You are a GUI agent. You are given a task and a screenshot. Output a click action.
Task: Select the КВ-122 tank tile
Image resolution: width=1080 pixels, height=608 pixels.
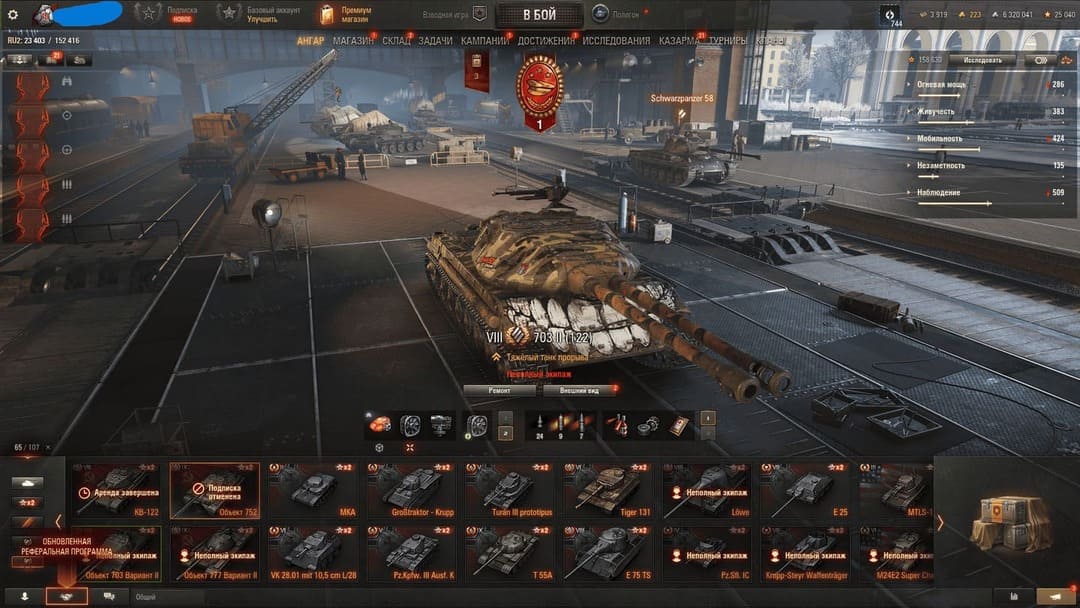pyautogui.click(x=116, y=490)
